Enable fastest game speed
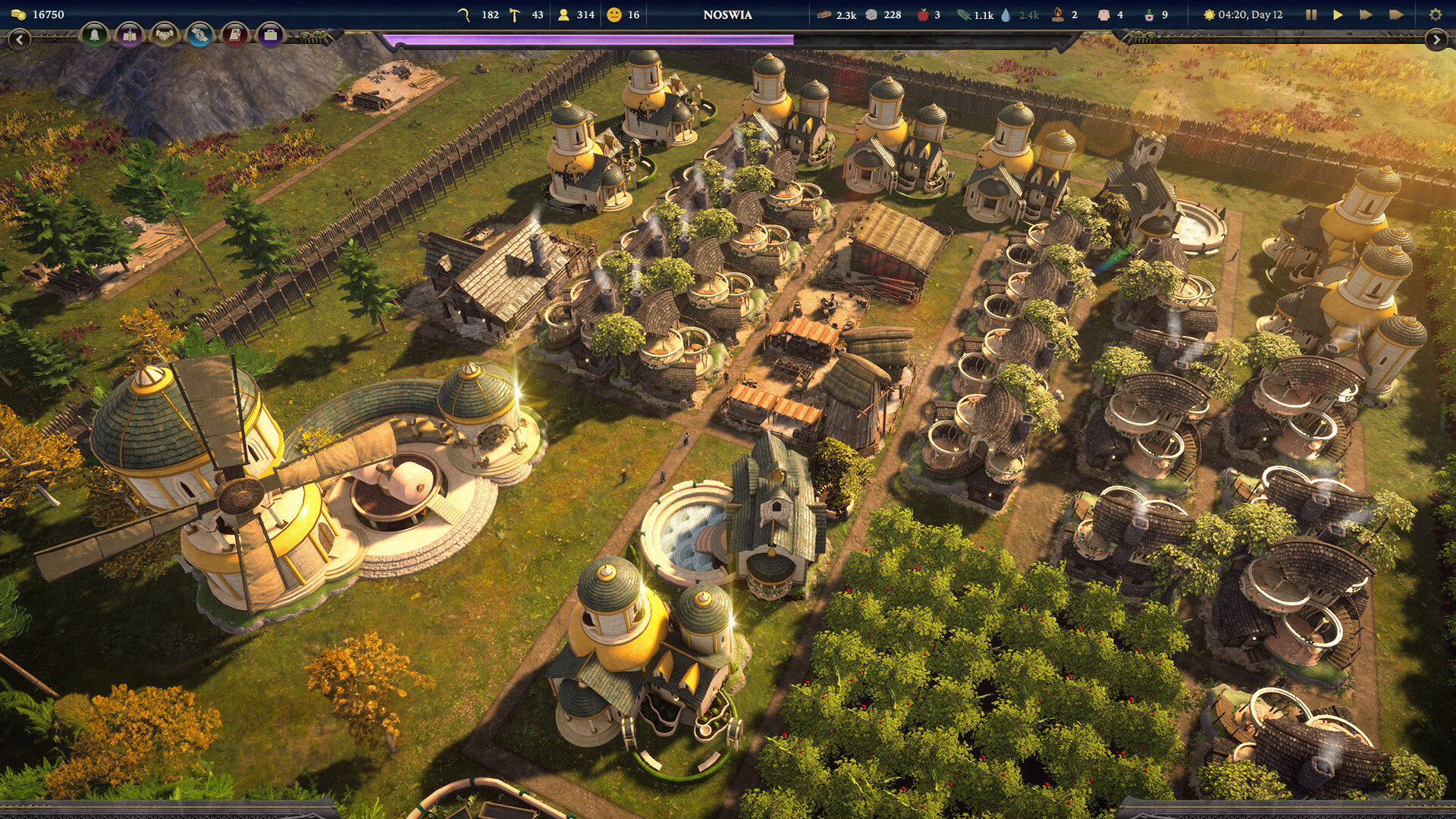Image resolution: width=1456 pixels, height=819 pixels. (1397, 14)
